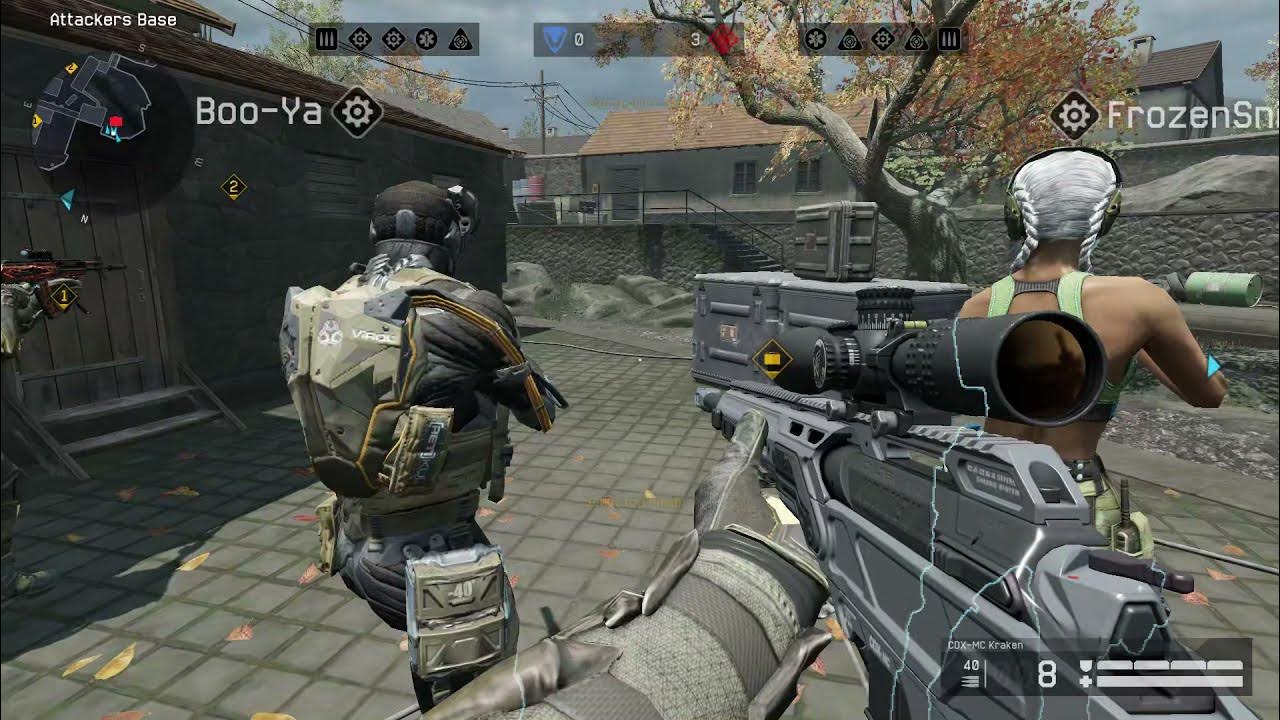Click the blue shield team emblem
Image resolution: width=1280 pixels, height=720 pixels.
(x=552, y=39)
